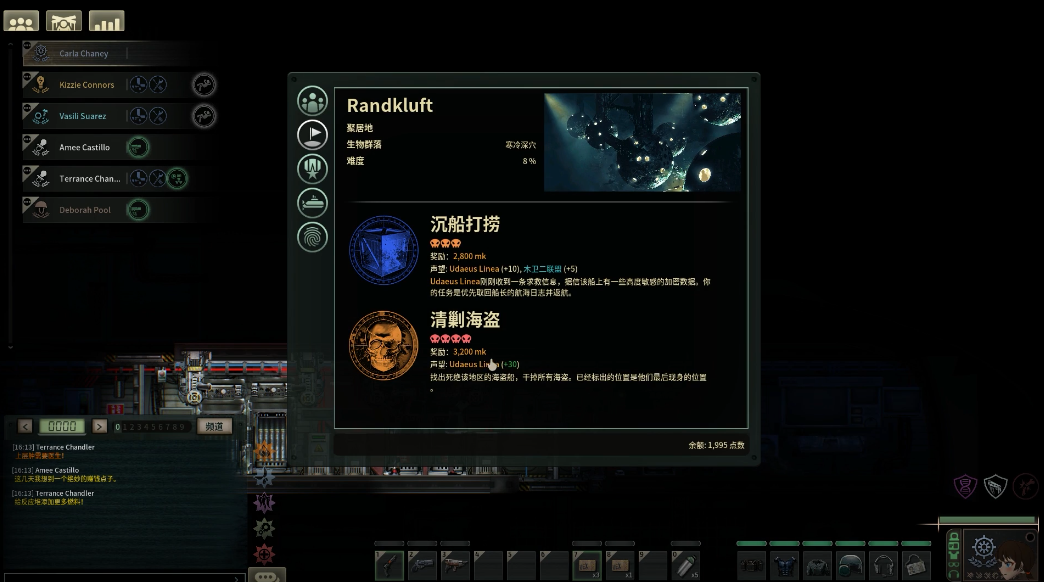The width and height of the screenshot is (1044, 582).
Task: Go to next radio channel
Action: pos(99,426)
